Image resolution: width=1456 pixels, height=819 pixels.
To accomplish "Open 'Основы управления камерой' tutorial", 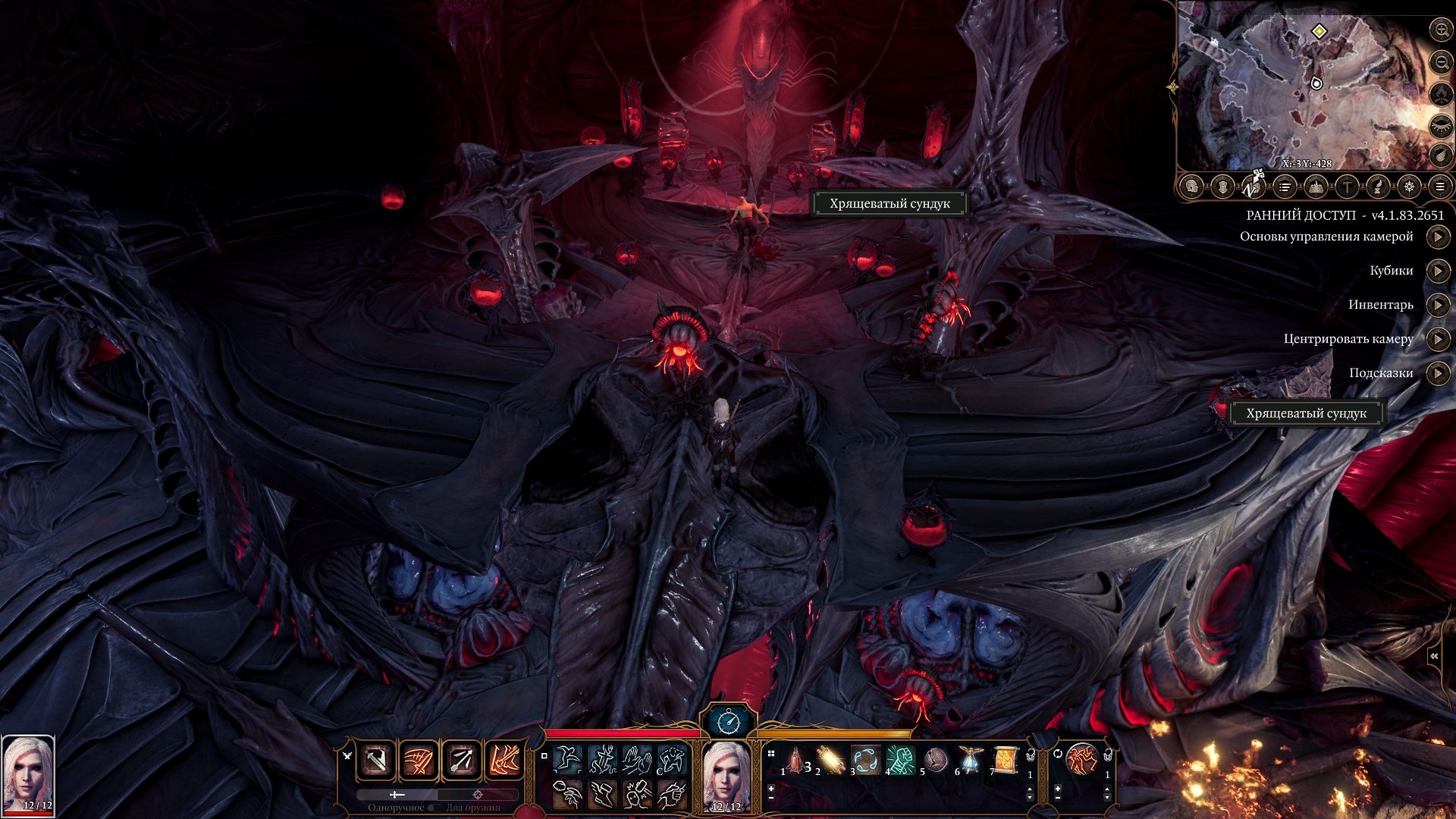I will pyautogui.click(x=1438, y=237).
